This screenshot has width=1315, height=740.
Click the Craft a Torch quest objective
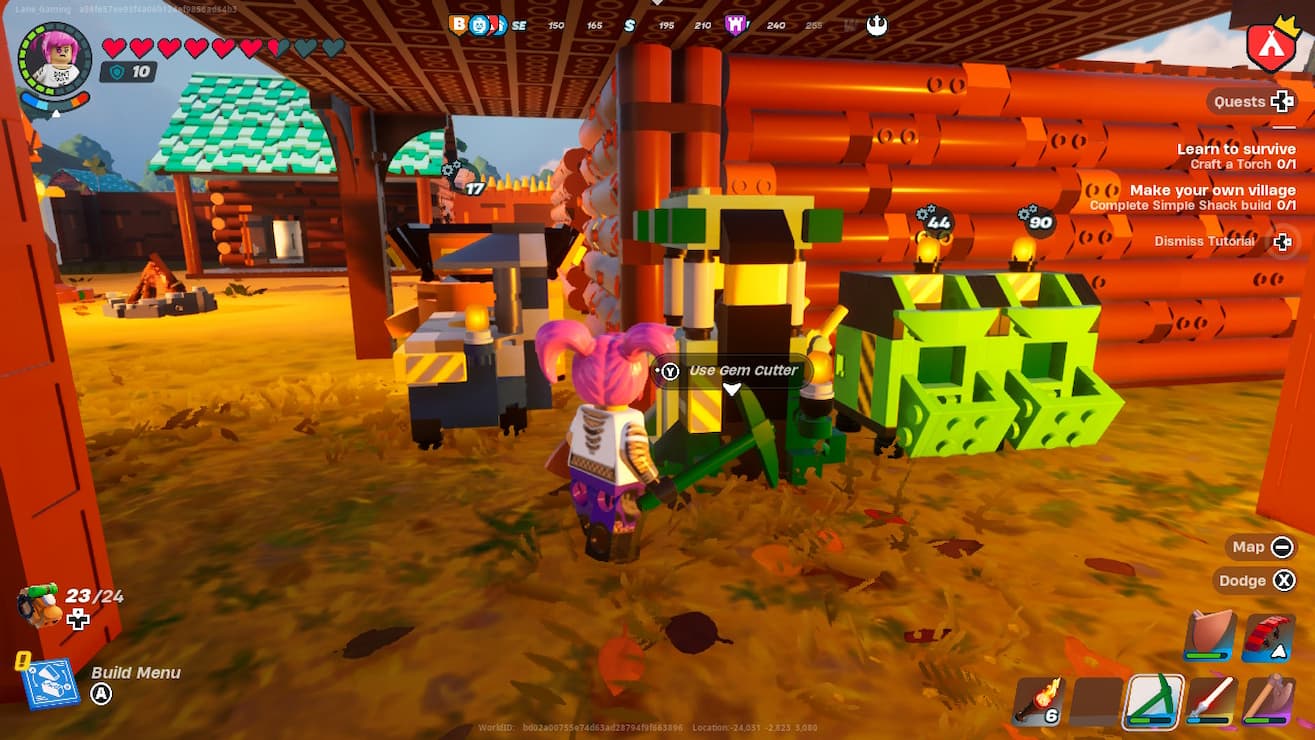pyautogui.click(x=1245, y=164)
